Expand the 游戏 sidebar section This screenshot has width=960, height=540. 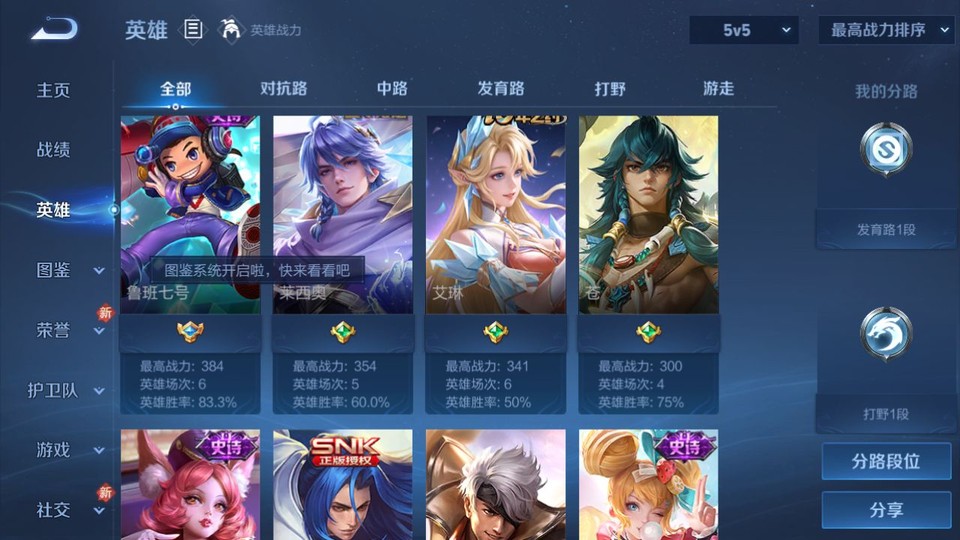pos(68,450)
